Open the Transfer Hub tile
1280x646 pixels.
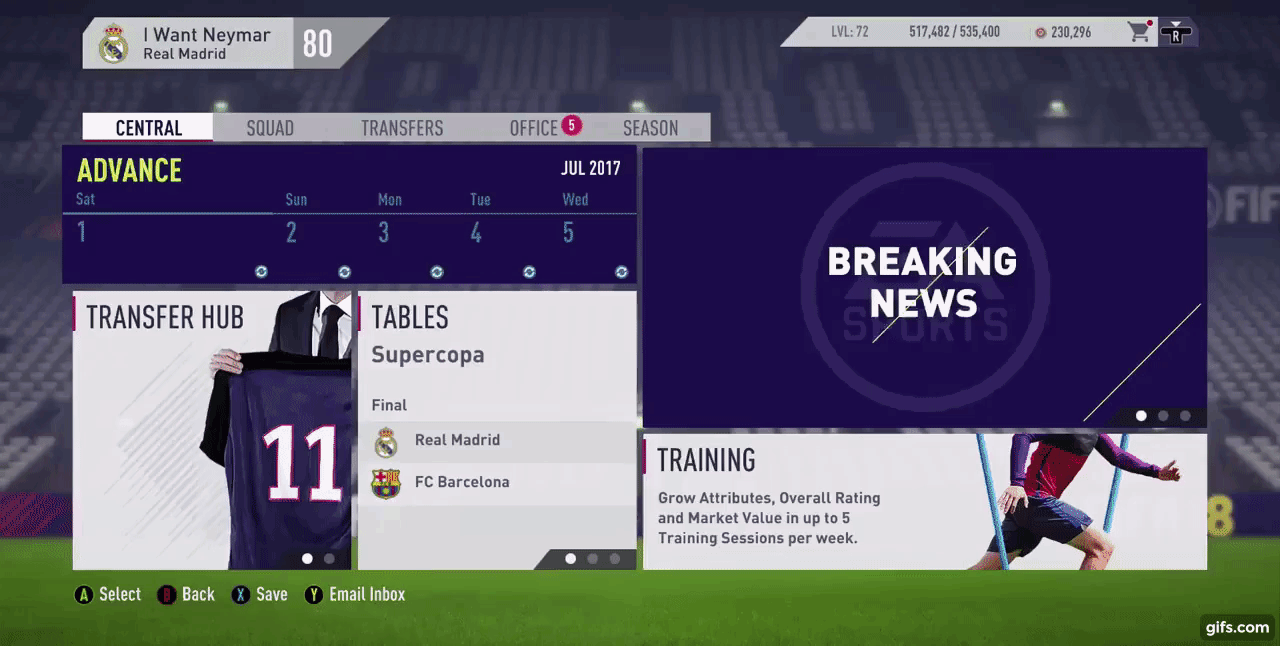pos(211,430)
